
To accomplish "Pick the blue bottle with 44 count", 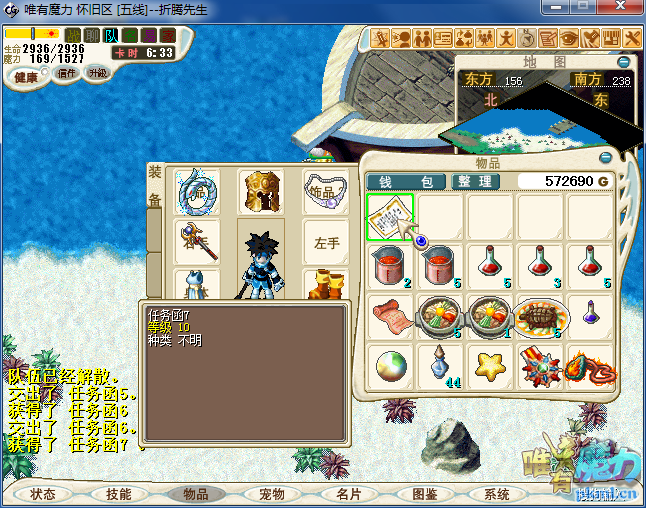I will point(440,366).
